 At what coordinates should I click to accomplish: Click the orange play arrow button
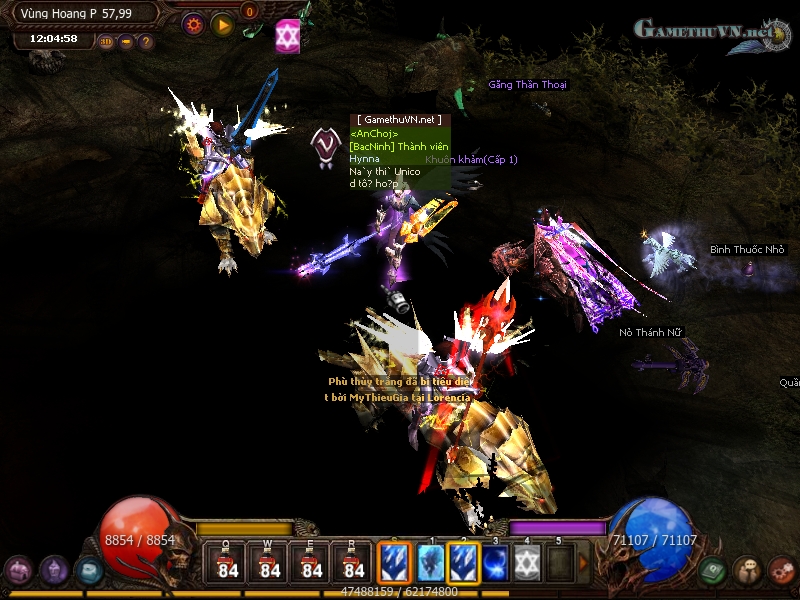(x=222, y=24)
